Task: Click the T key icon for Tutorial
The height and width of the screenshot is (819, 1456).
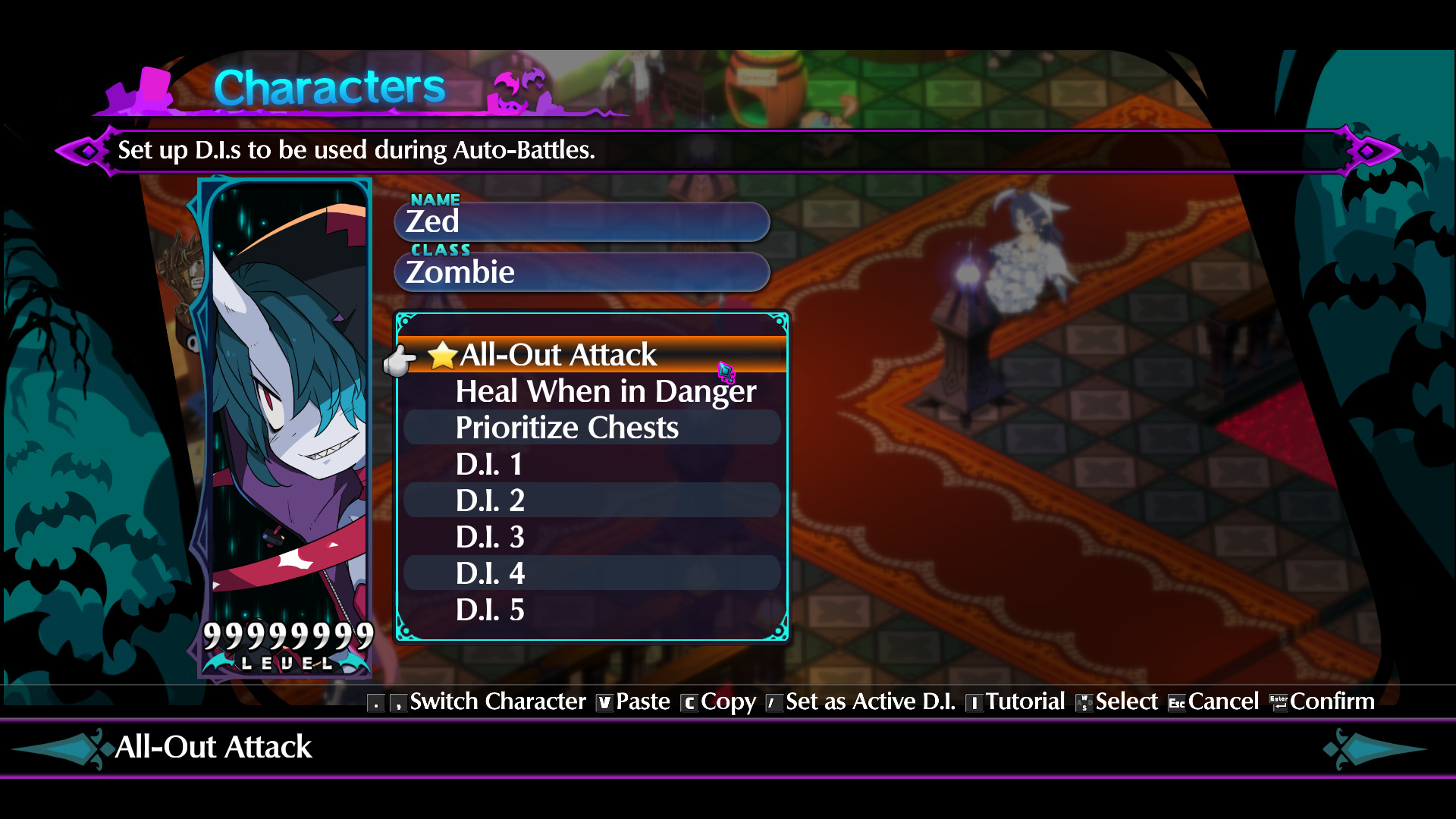Action: coord(975,702)
